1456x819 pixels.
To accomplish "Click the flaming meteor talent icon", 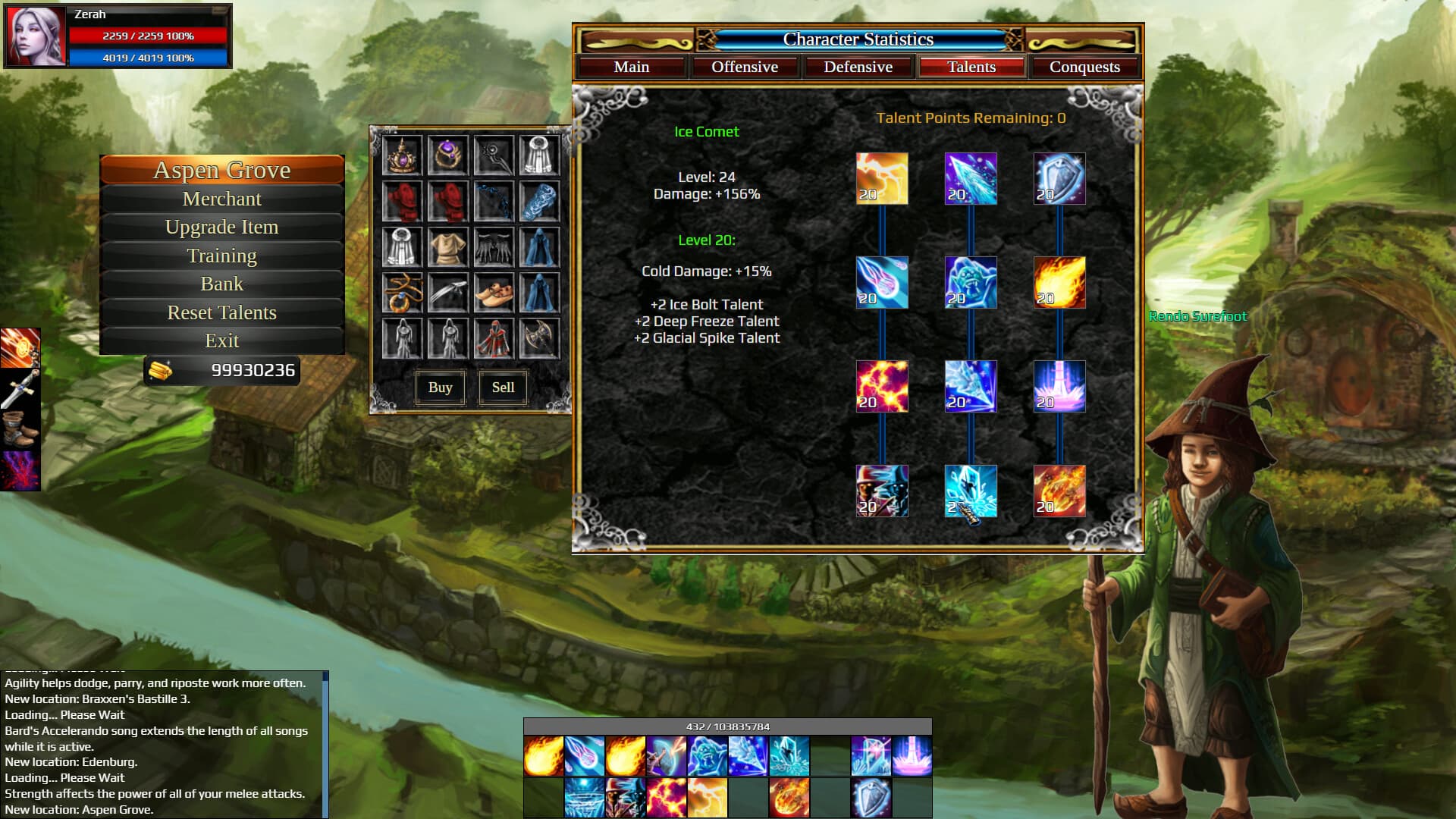I will tap(1059, 491).
